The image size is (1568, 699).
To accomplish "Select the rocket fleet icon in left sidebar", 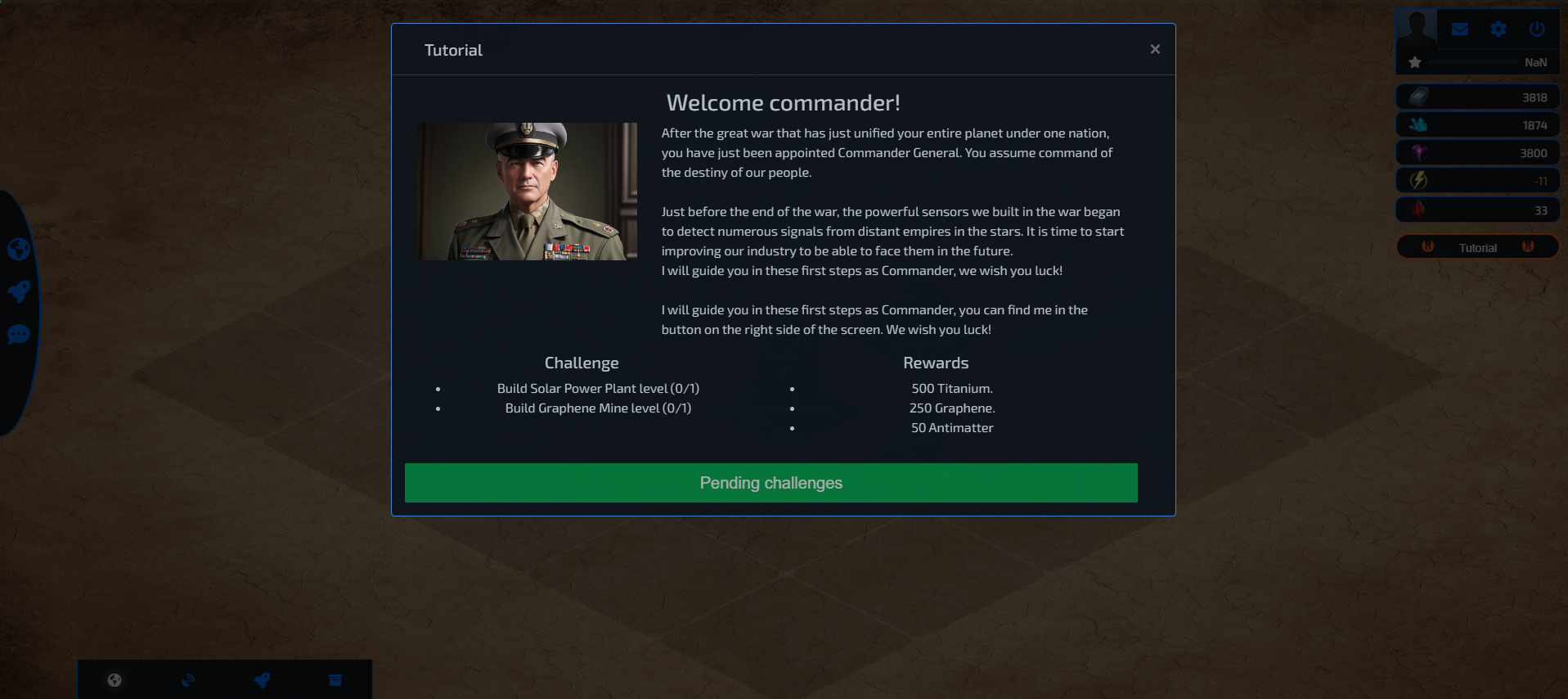I will click(x=19, y=291).
